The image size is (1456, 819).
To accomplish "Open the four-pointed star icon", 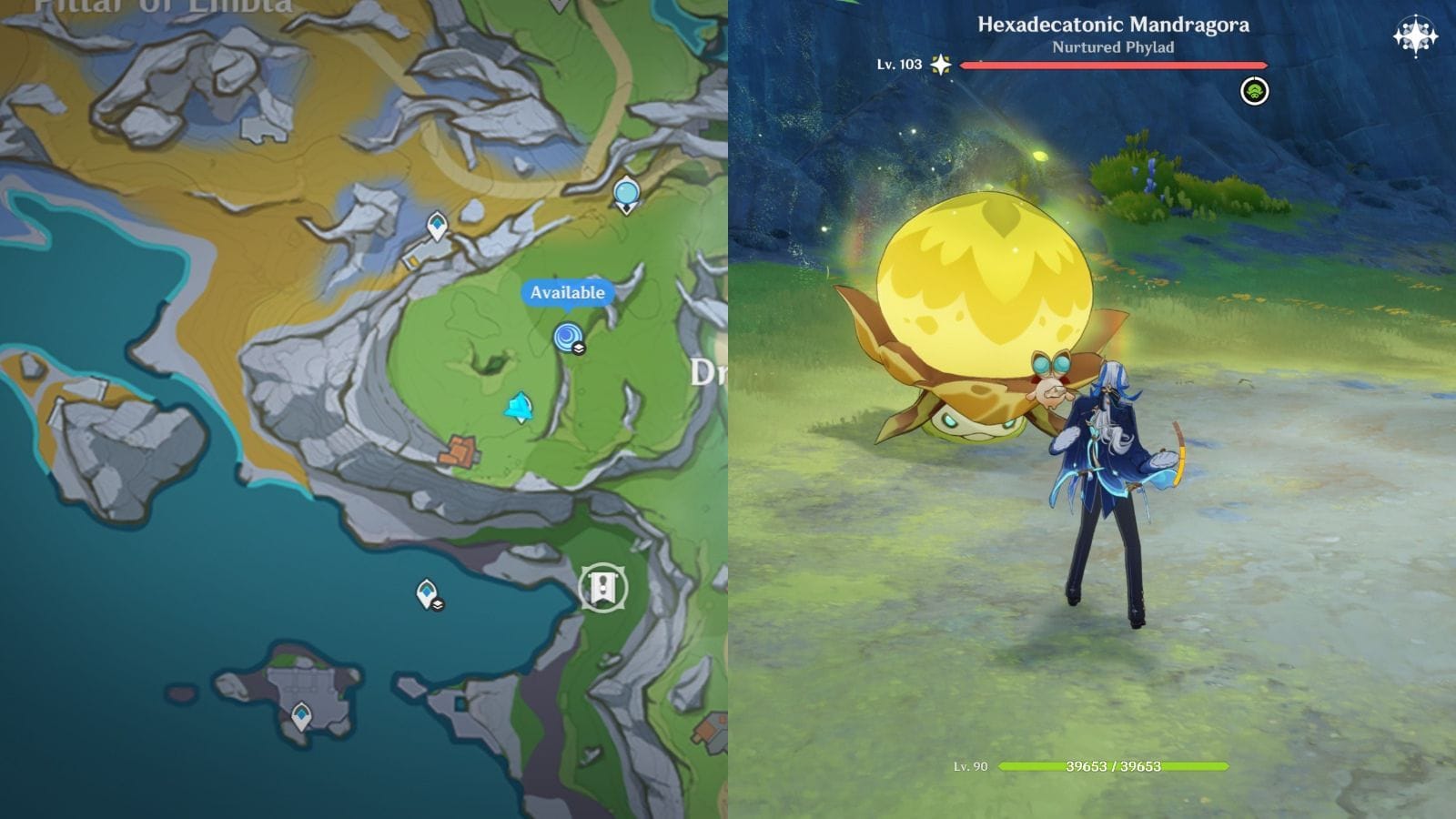I will 1415,37.
